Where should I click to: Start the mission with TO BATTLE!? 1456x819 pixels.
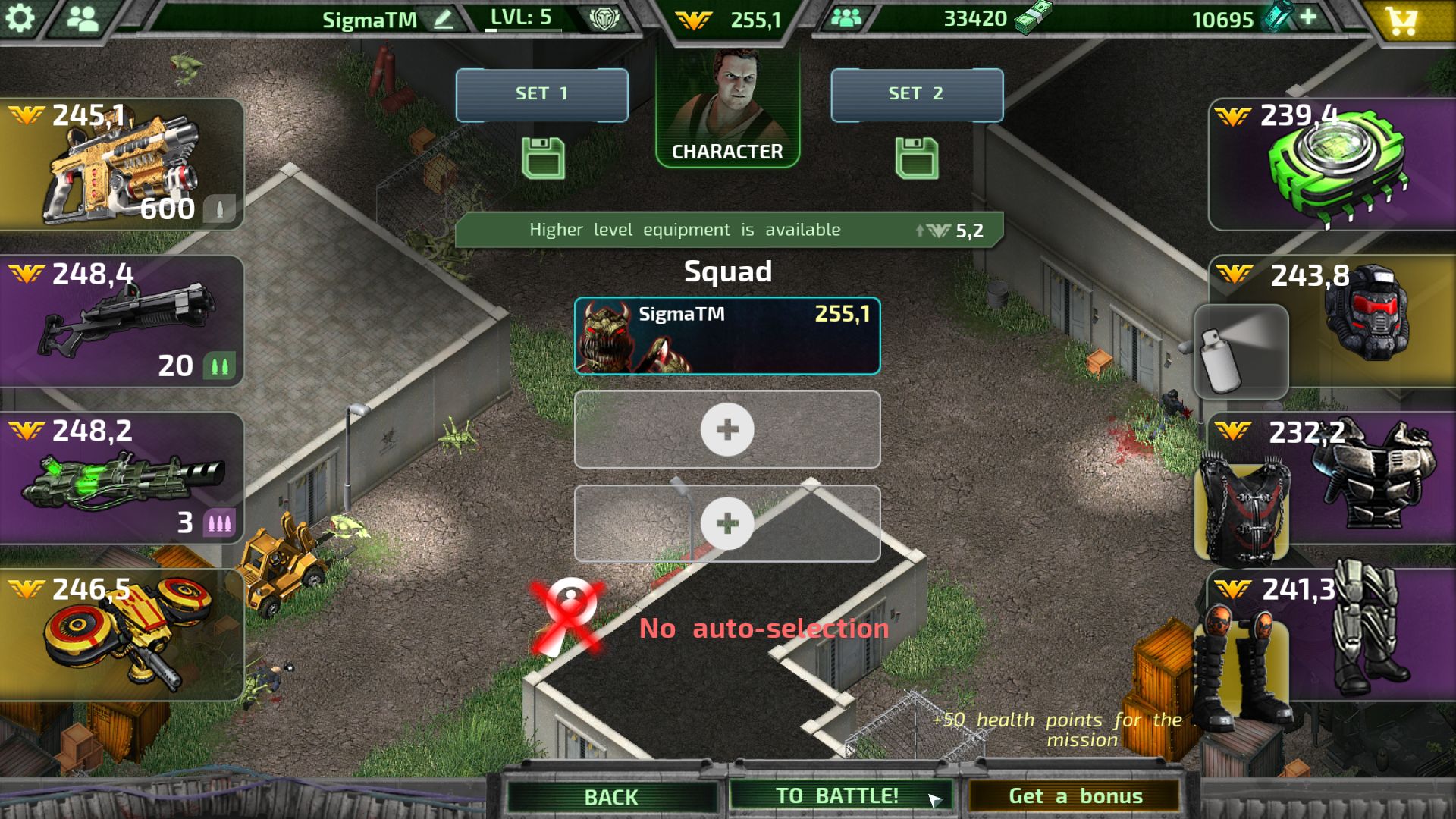[839, 795]
